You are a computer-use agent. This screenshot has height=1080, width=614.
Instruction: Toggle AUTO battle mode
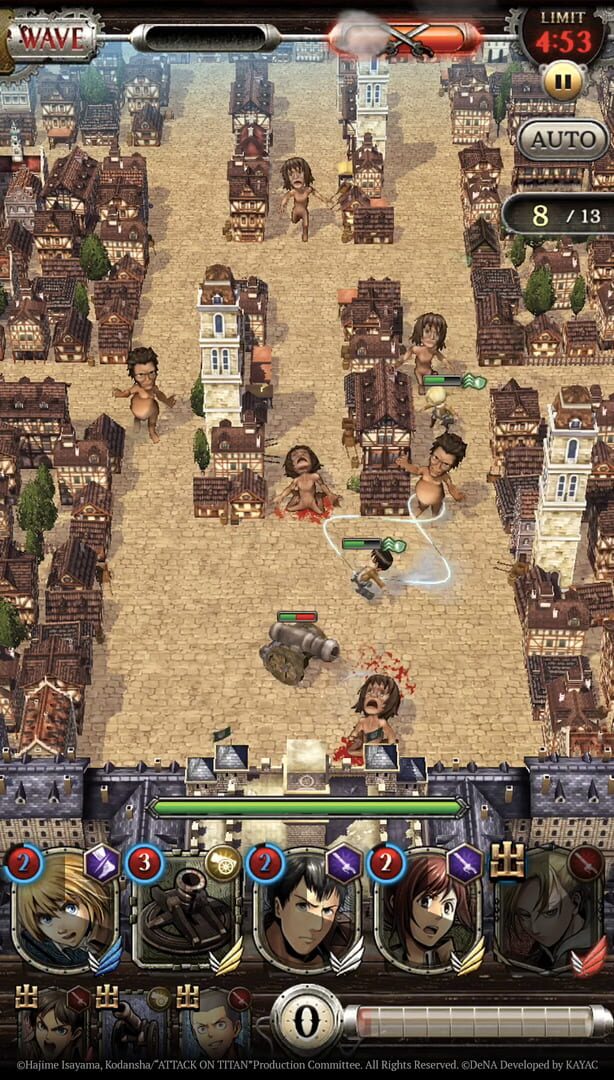[x=563, y=141]
